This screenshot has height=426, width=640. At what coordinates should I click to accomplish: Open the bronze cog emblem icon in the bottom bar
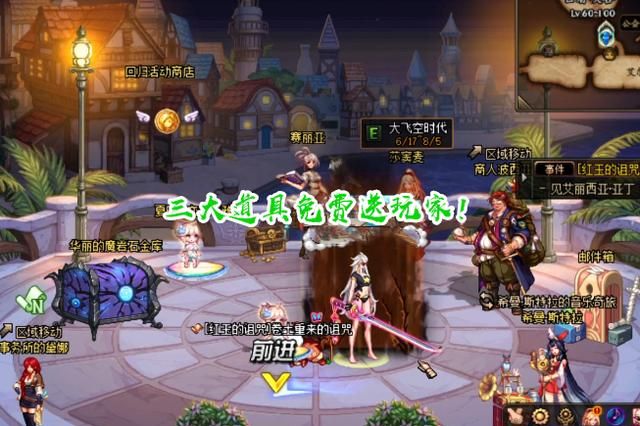pyautogui.click(x=565, y=415)
